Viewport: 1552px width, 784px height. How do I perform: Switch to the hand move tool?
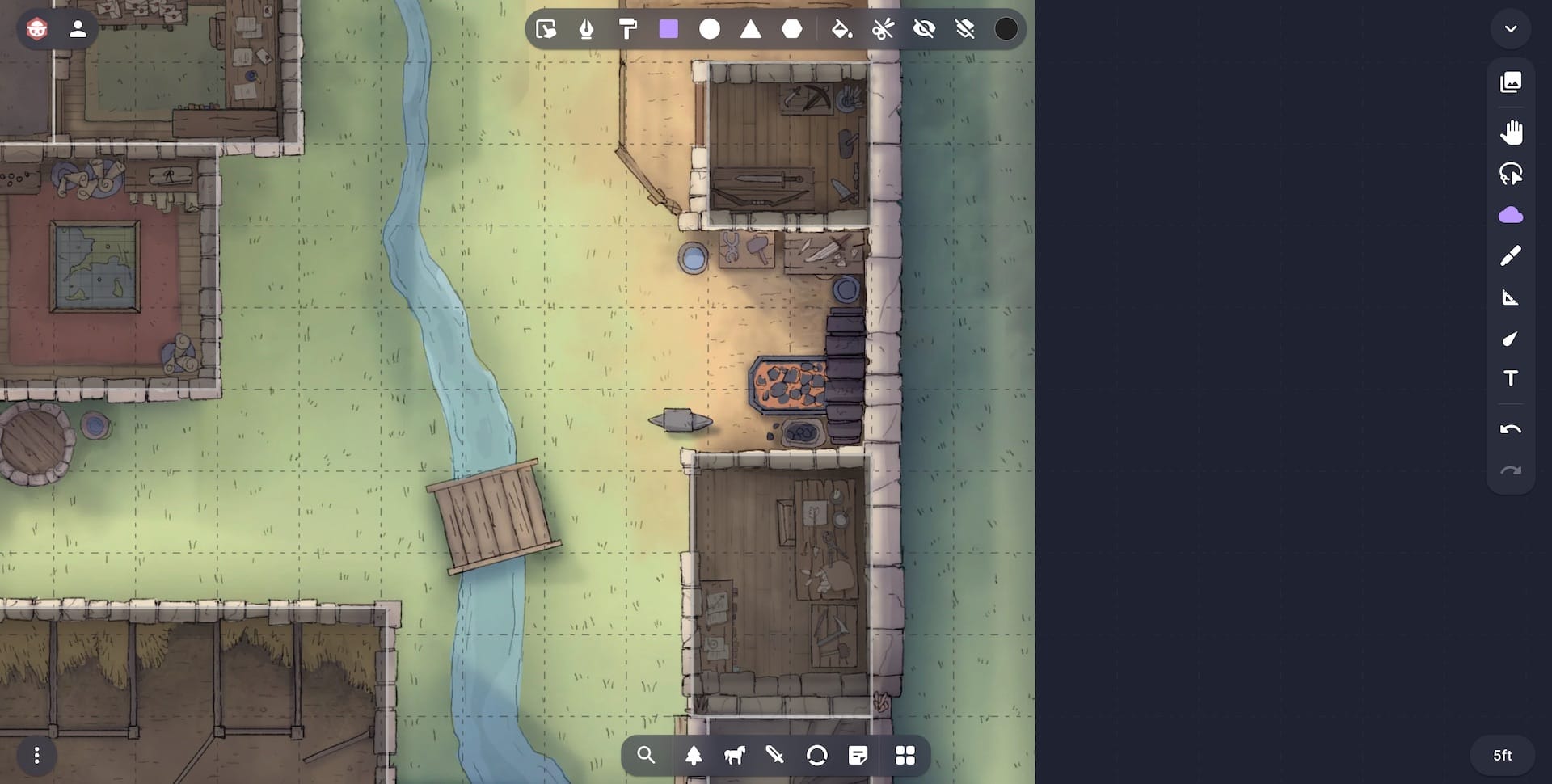point(1511,132)
